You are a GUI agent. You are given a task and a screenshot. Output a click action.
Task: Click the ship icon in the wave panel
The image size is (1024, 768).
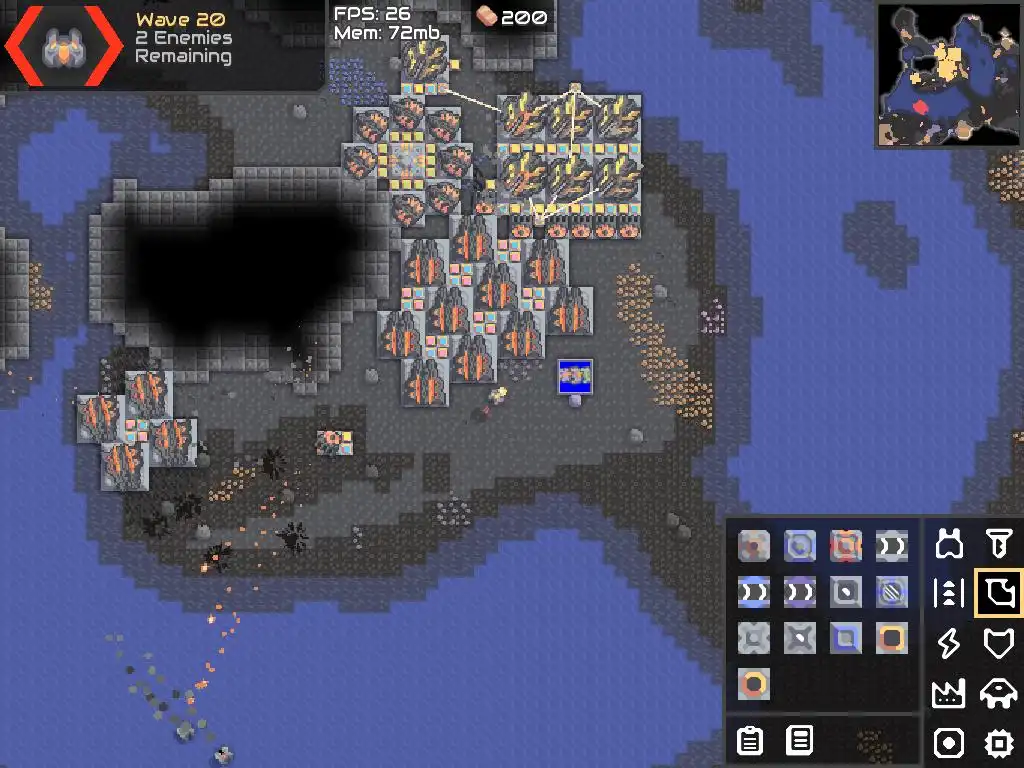click(x=61, y=46)
